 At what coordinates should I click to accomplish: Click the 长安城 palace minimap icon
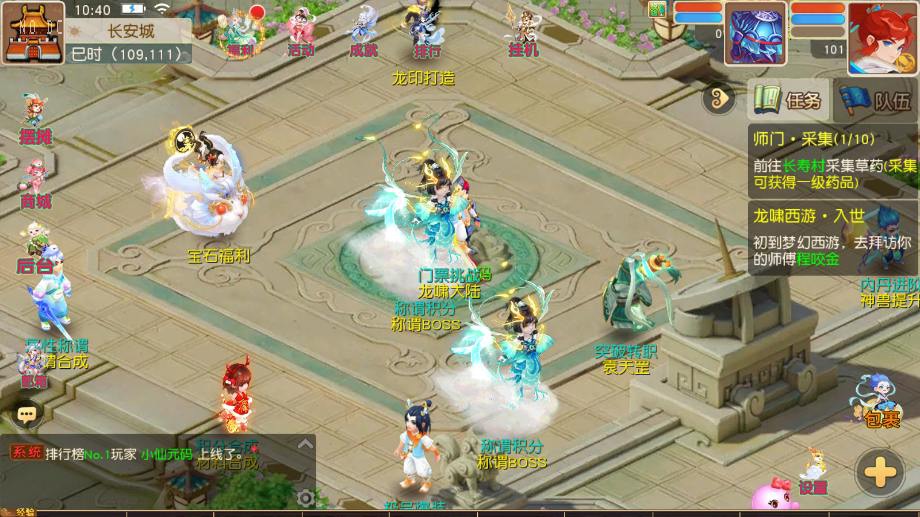coord(32,33)
